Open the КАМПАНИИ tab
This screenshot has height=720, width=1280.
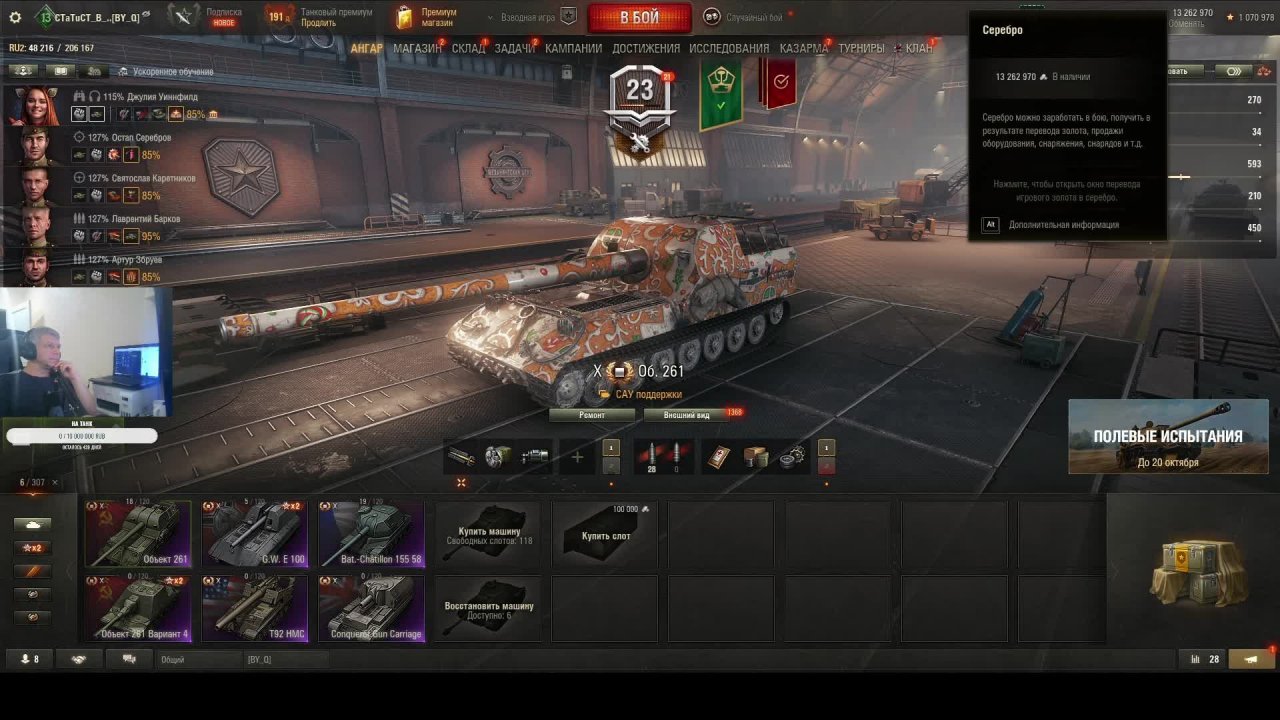tap(573, 48)
